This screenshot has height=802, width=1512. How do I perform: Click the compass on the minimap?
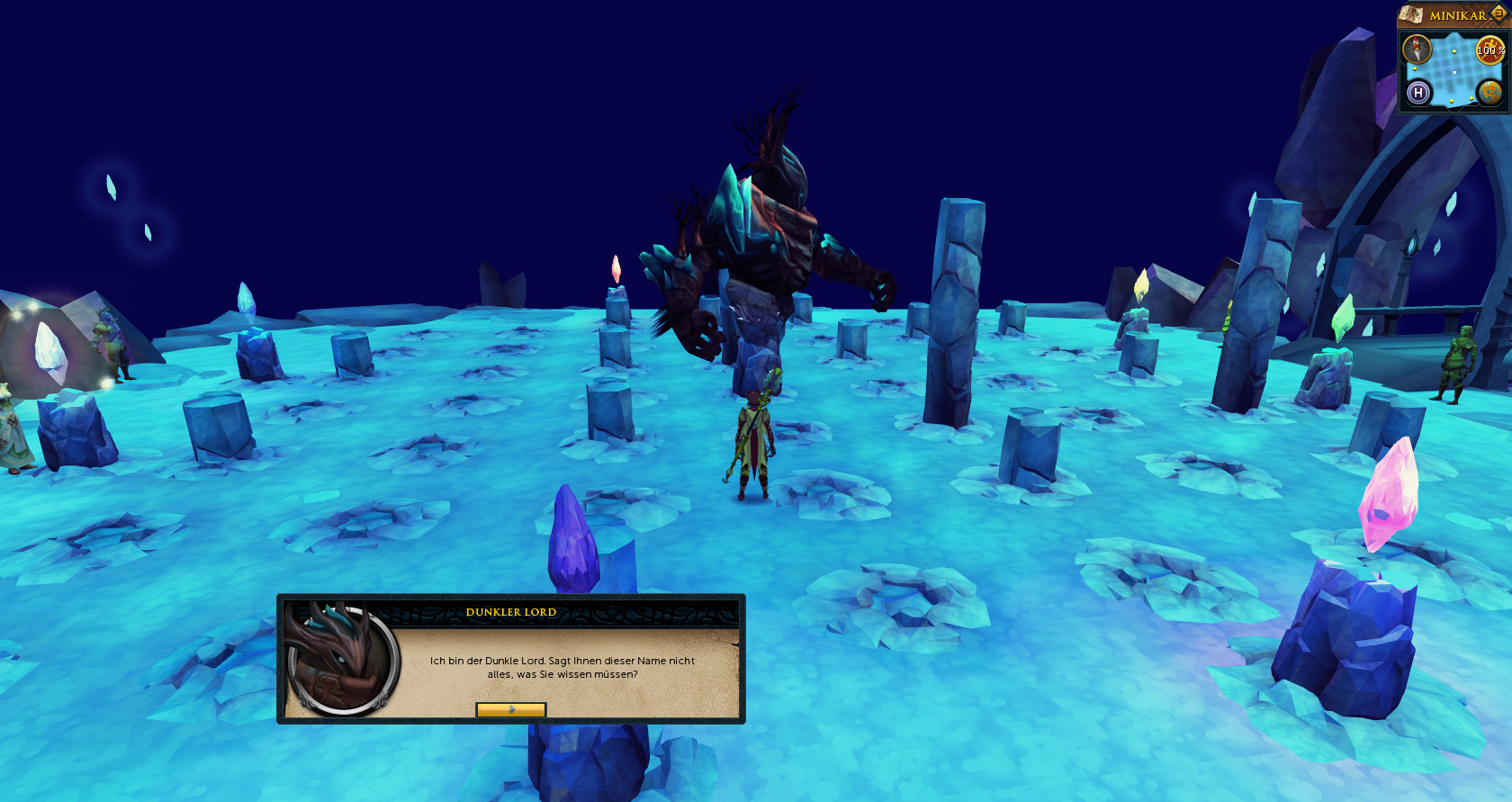tap(1417, 49)
